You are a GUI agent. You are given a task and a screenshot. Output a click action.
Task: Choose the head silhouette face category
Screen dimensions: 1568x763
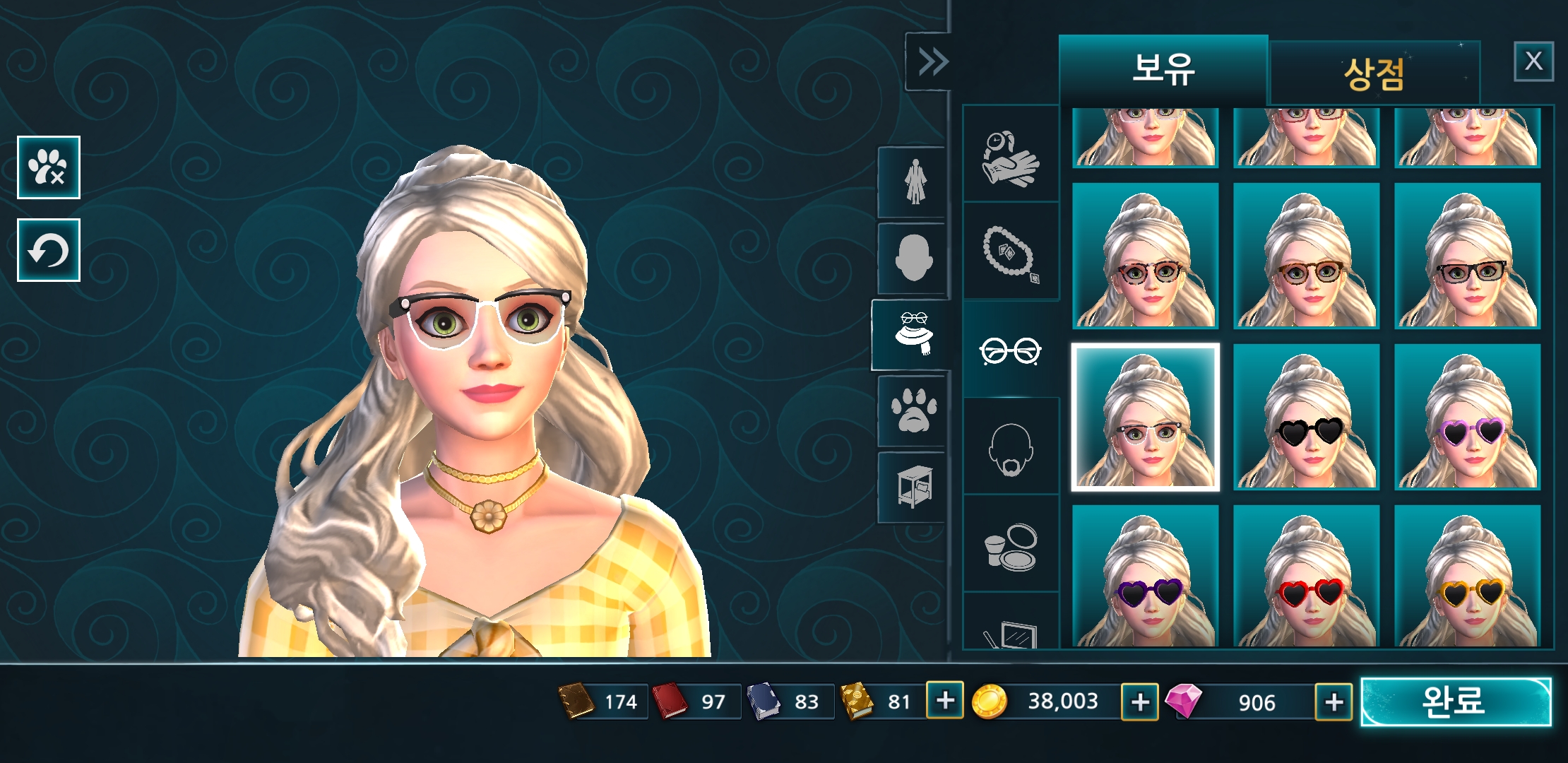point(914,258)
